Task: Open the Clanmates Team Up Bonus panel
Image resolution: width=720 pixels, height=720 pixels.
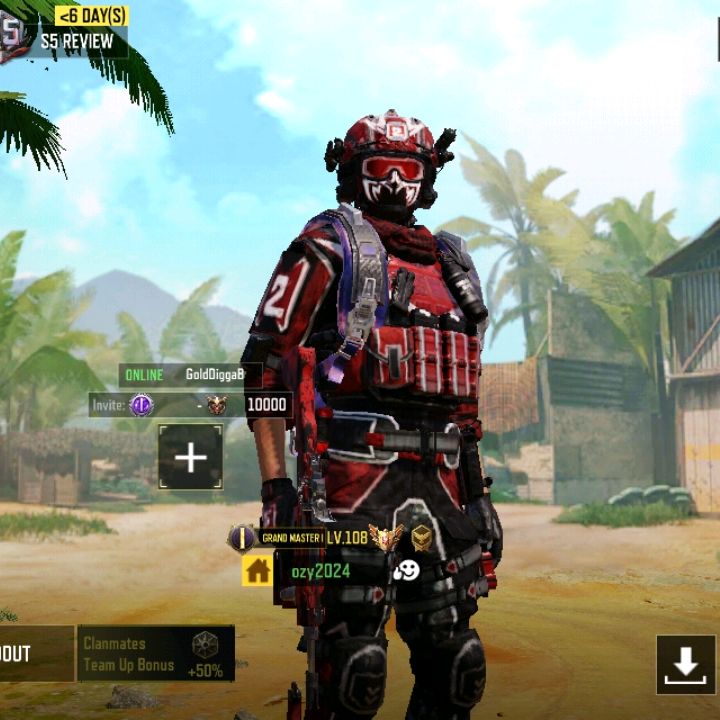Action: tap(156, 654)
